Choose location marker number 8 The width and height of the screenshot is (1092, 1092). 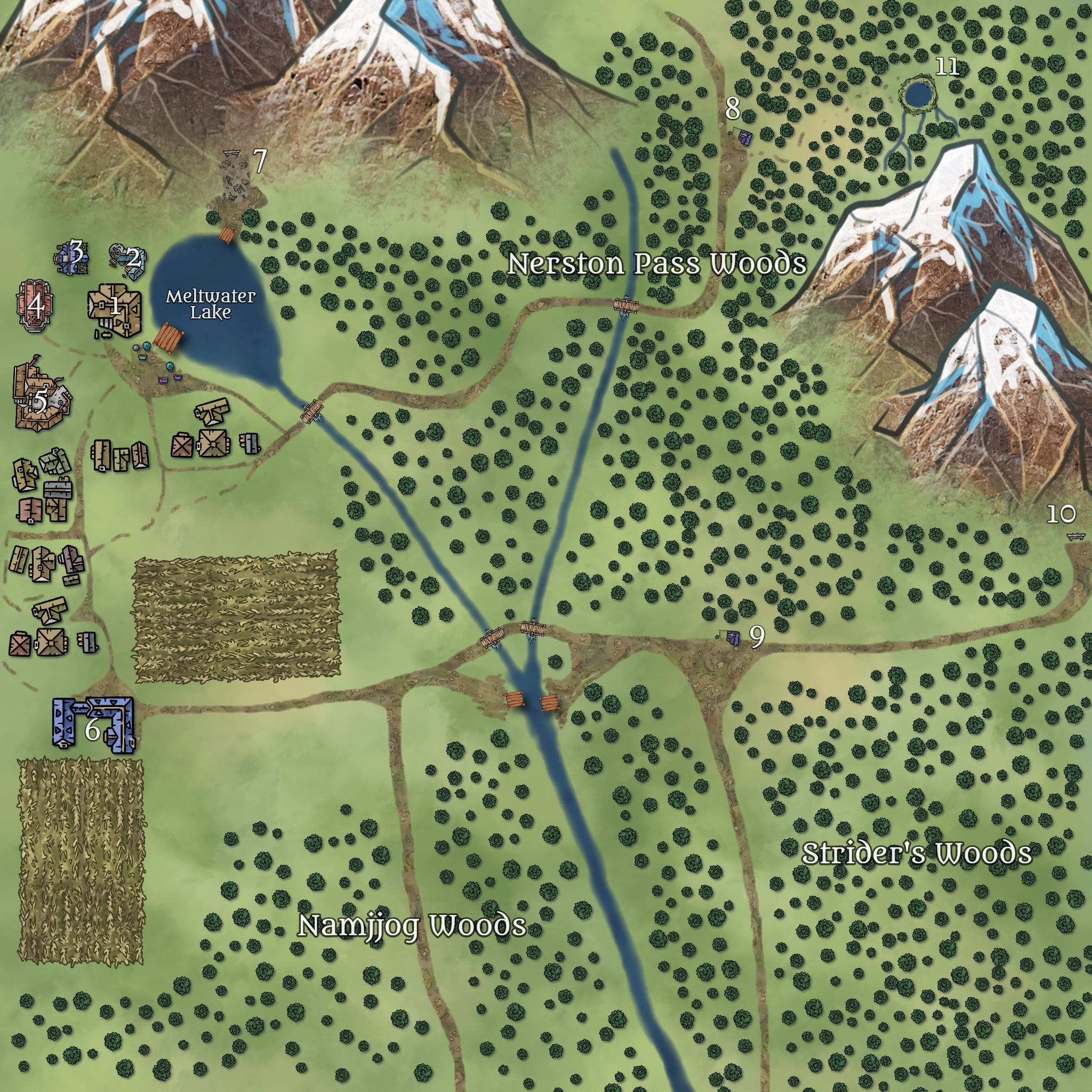(x=733, y=108)
